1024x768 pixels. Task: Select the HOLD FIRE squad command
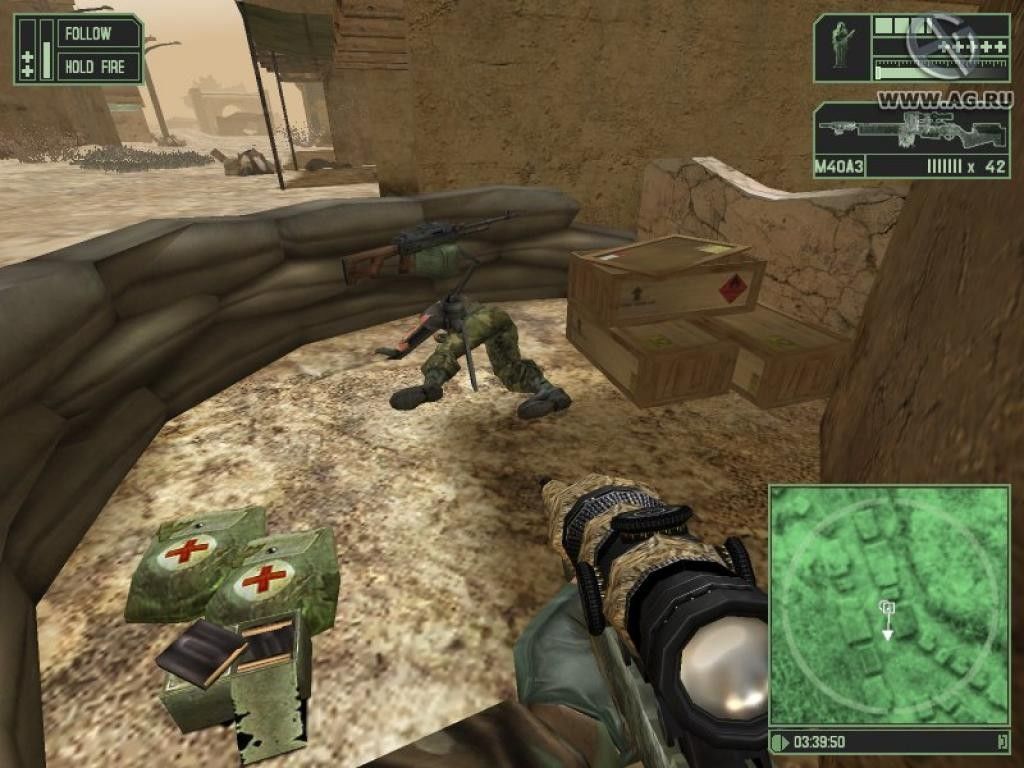tap(94, 68)
